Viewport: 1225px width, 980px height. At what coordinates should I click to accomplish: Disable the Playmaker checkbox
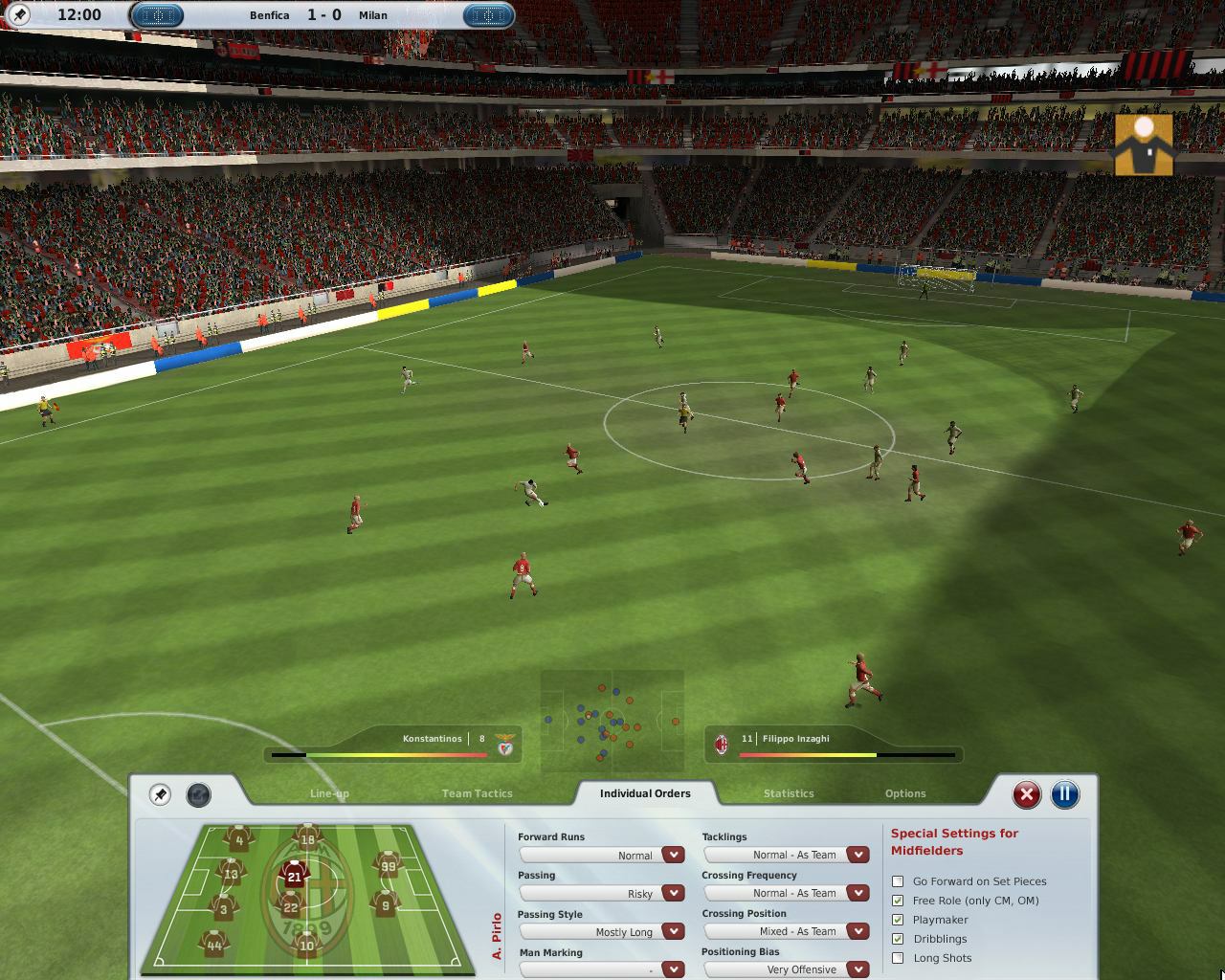898,920
